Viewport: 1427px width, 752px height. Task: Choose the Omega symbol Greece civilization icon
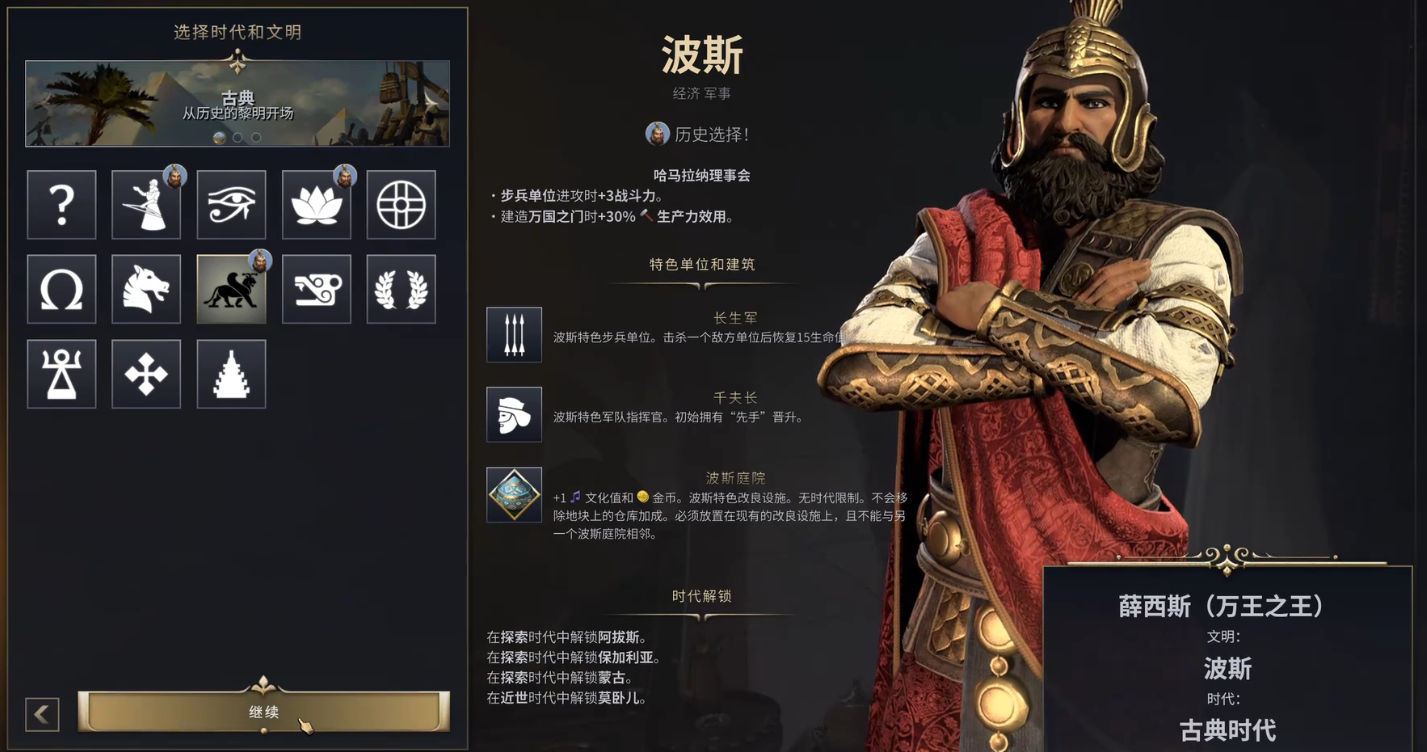61,288
